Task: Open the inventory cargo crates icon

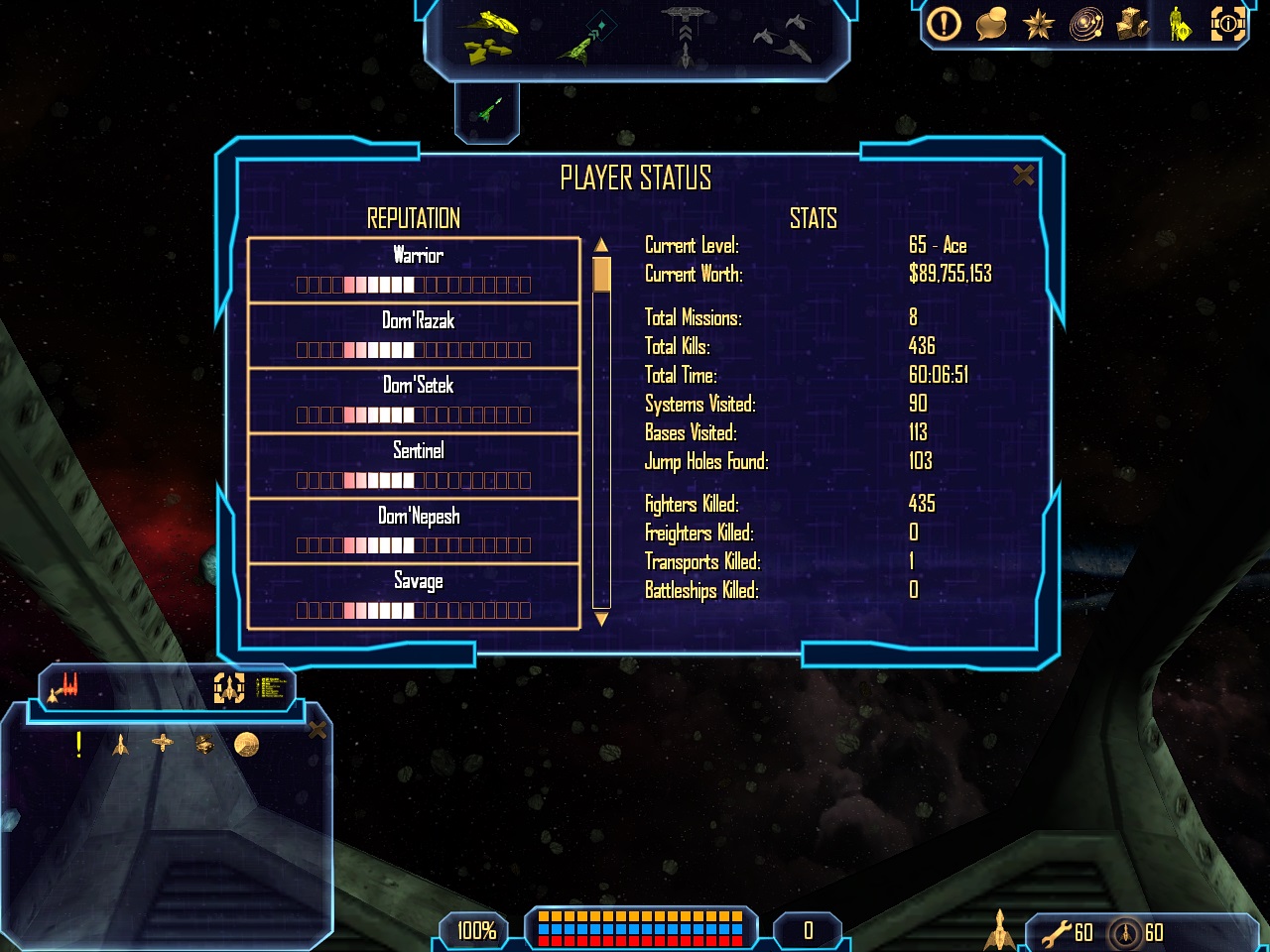Action: click(x=1133, y=24)
